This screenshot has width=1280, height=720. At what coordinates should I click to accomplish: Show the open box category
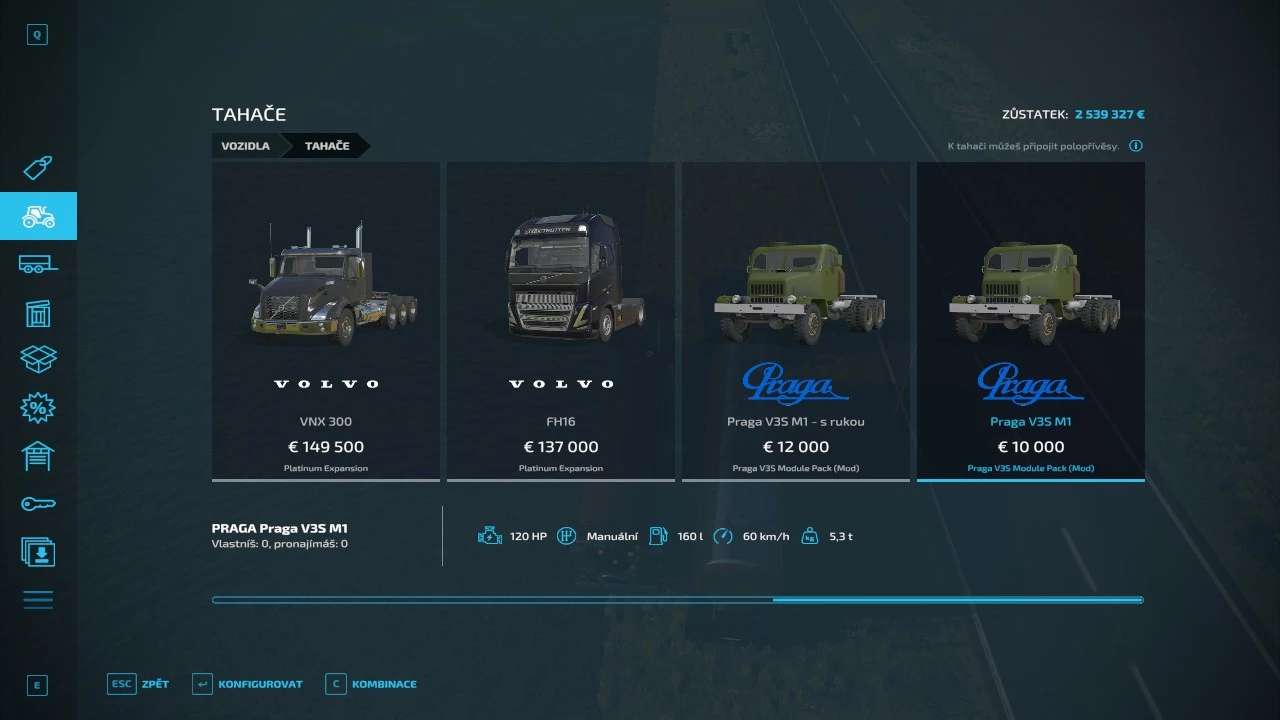tap(38, 359)
